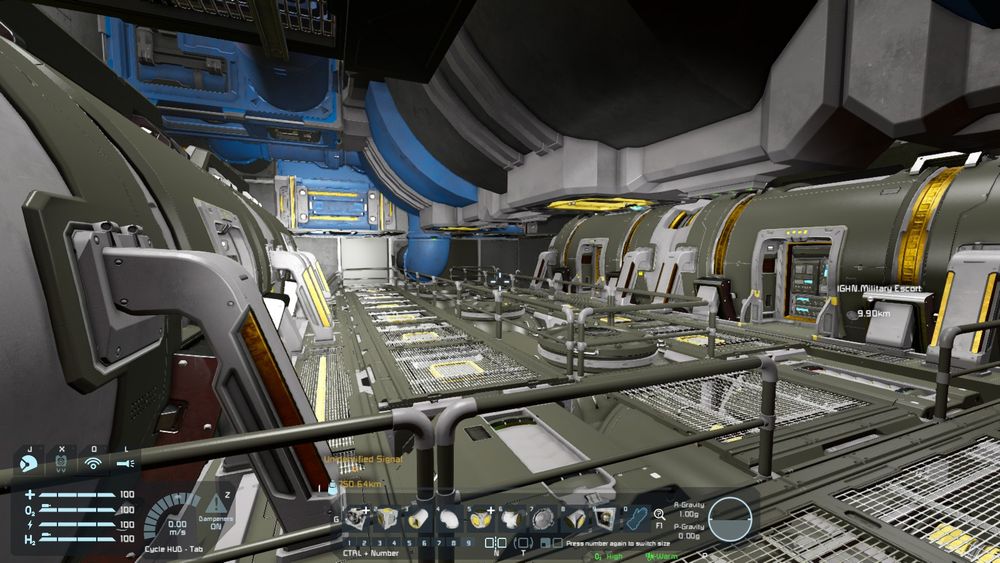Screen dimensions: 1000x563
Task: Select the yellow cube block in slot 2
Action: click(387, 518)
